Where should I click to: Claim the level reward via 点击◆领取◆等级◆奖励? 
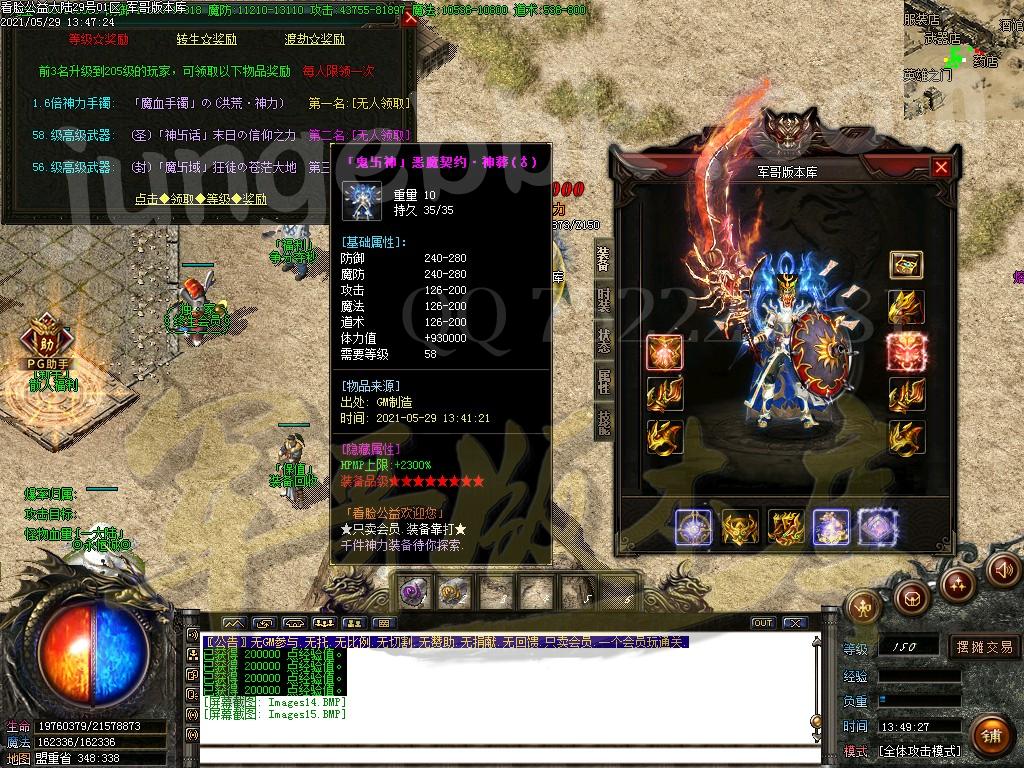click(x=202, y=199)
